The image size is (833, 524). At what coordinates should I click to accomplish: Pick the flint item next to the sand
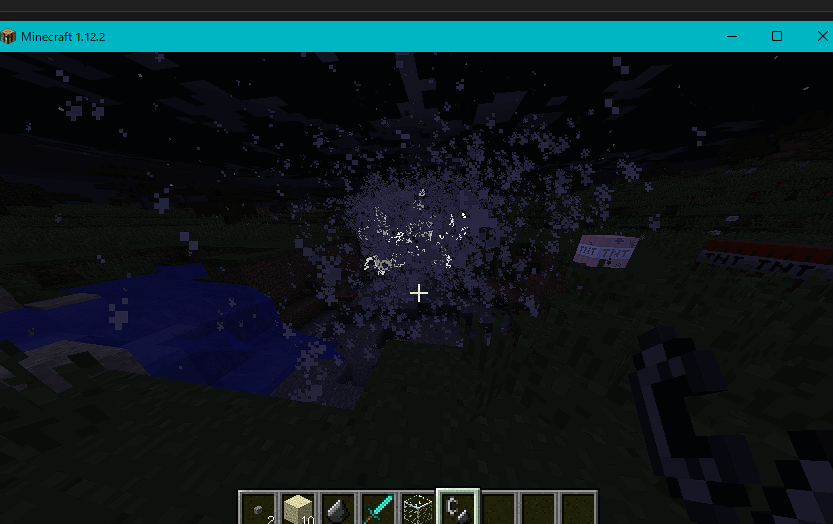(338, 509)
